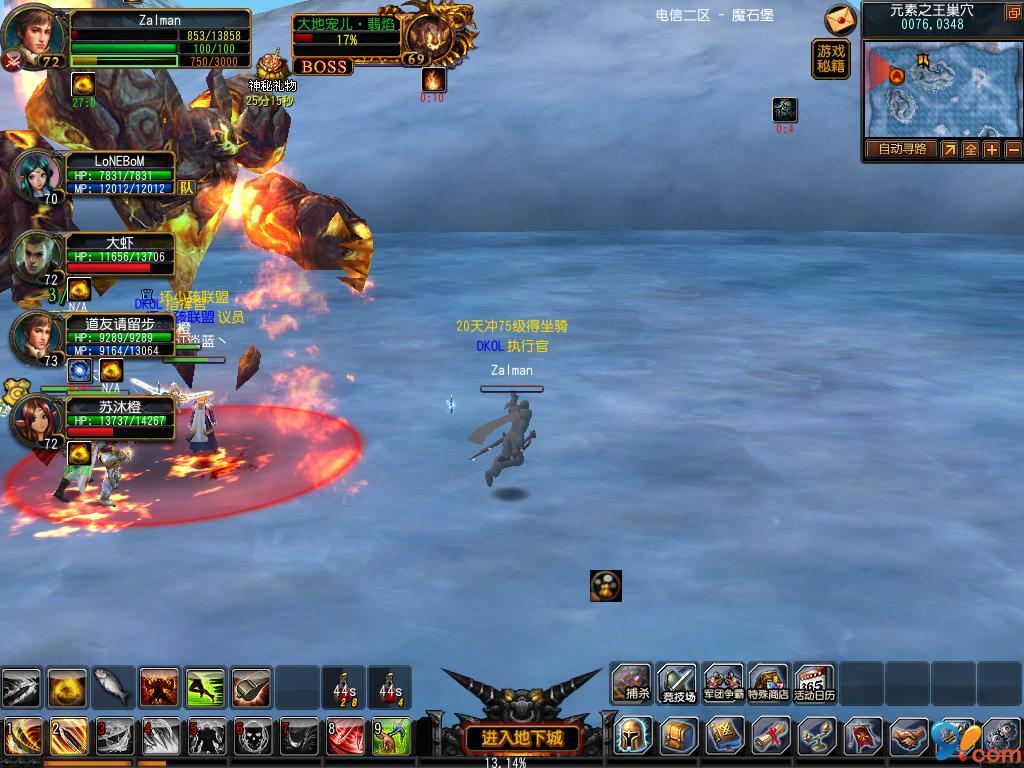
Task: Open the 竞技场 arena icon
Action: tap(677, 685)
